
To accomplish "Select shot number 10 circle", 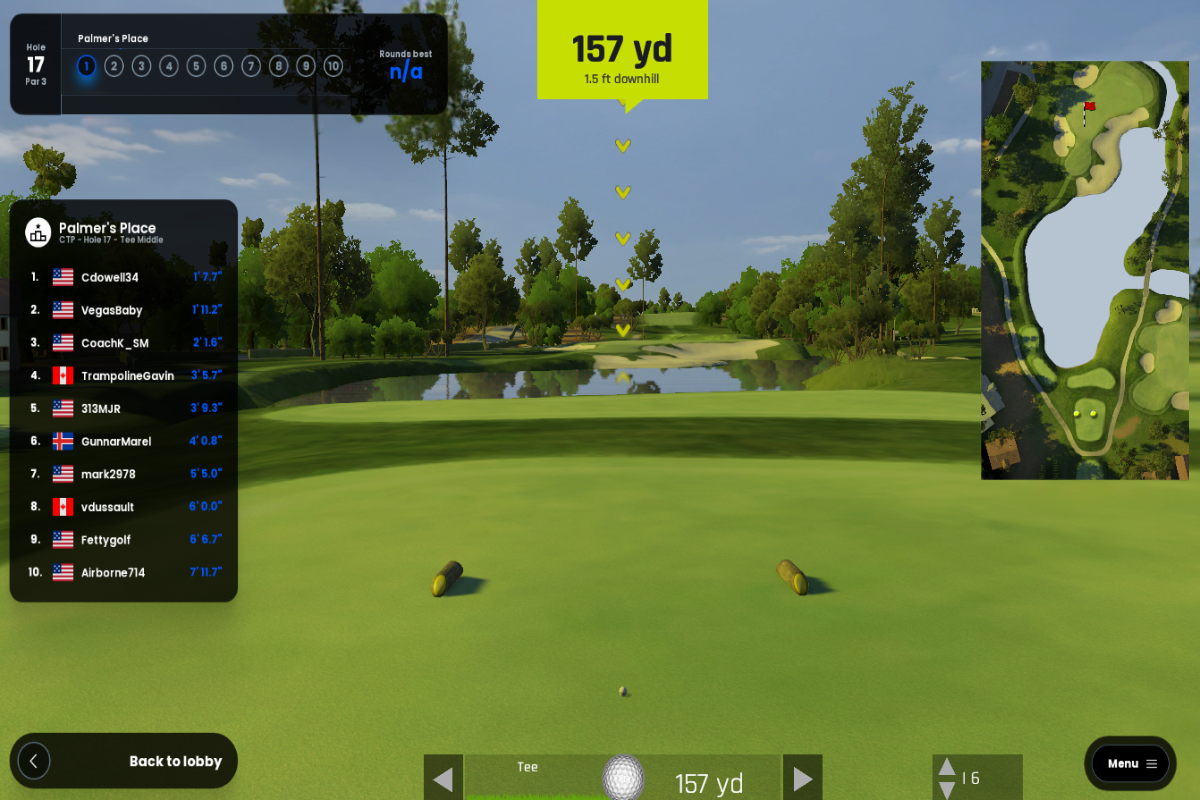I will click(x=333, y=67).
